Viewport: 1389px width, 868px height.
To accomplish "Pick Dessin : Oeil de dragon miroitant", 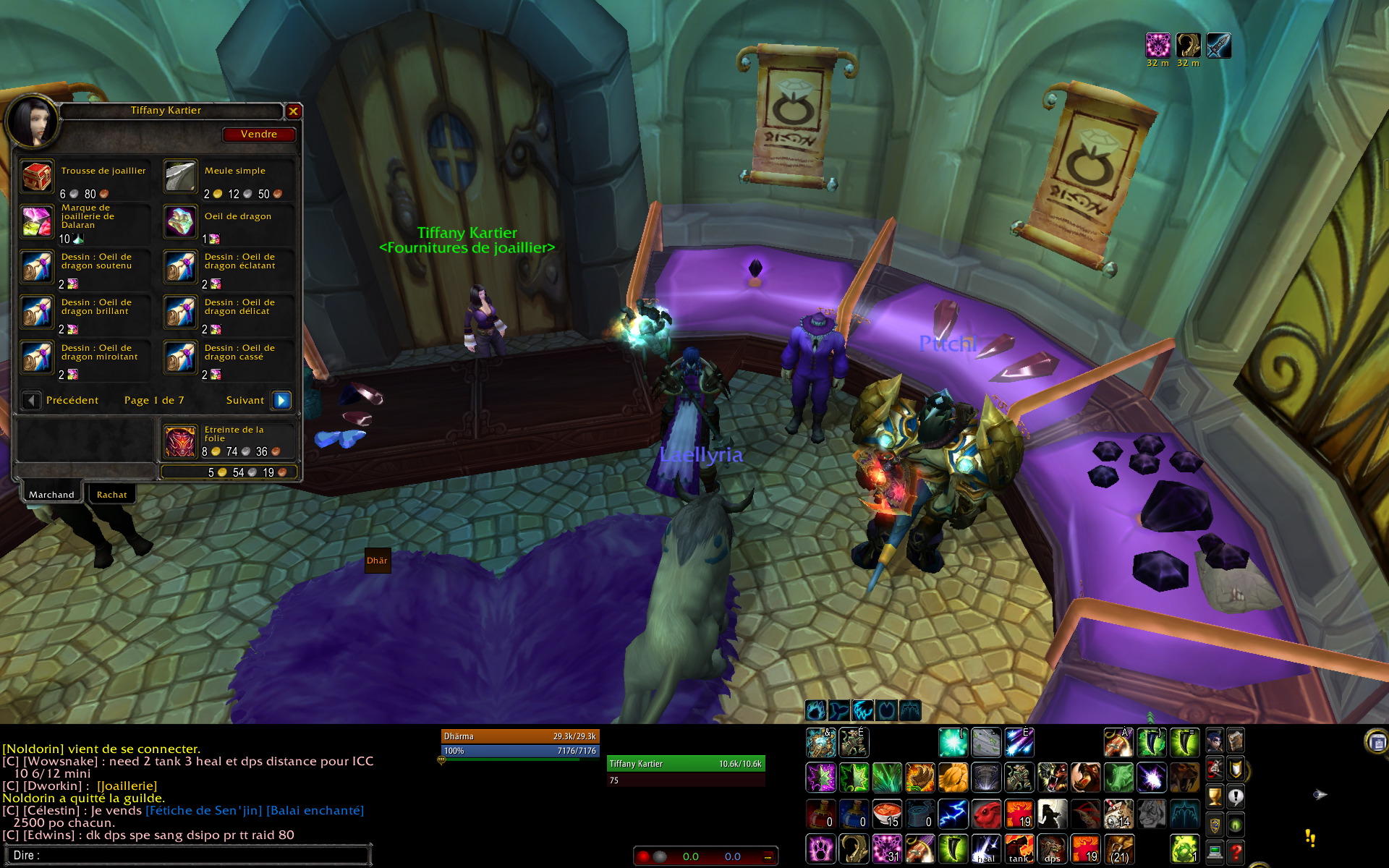I will [37, 358].
